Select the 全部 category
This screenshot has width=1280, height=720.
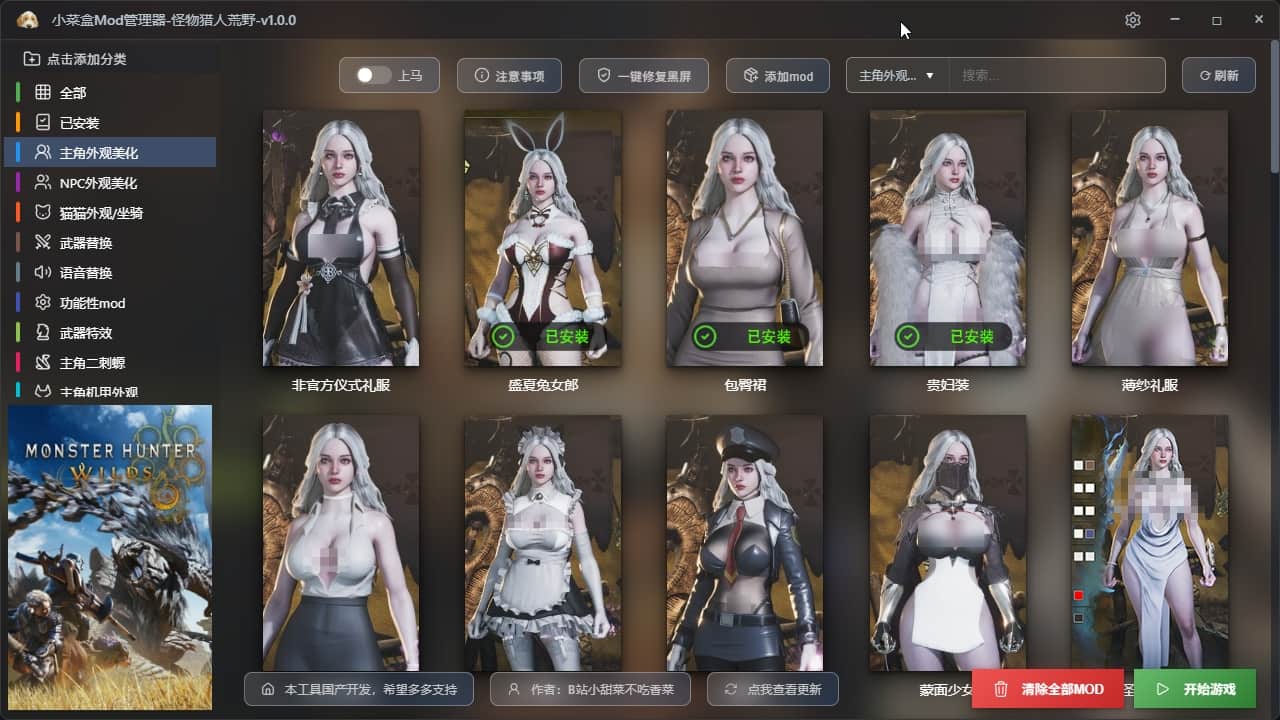73,93
